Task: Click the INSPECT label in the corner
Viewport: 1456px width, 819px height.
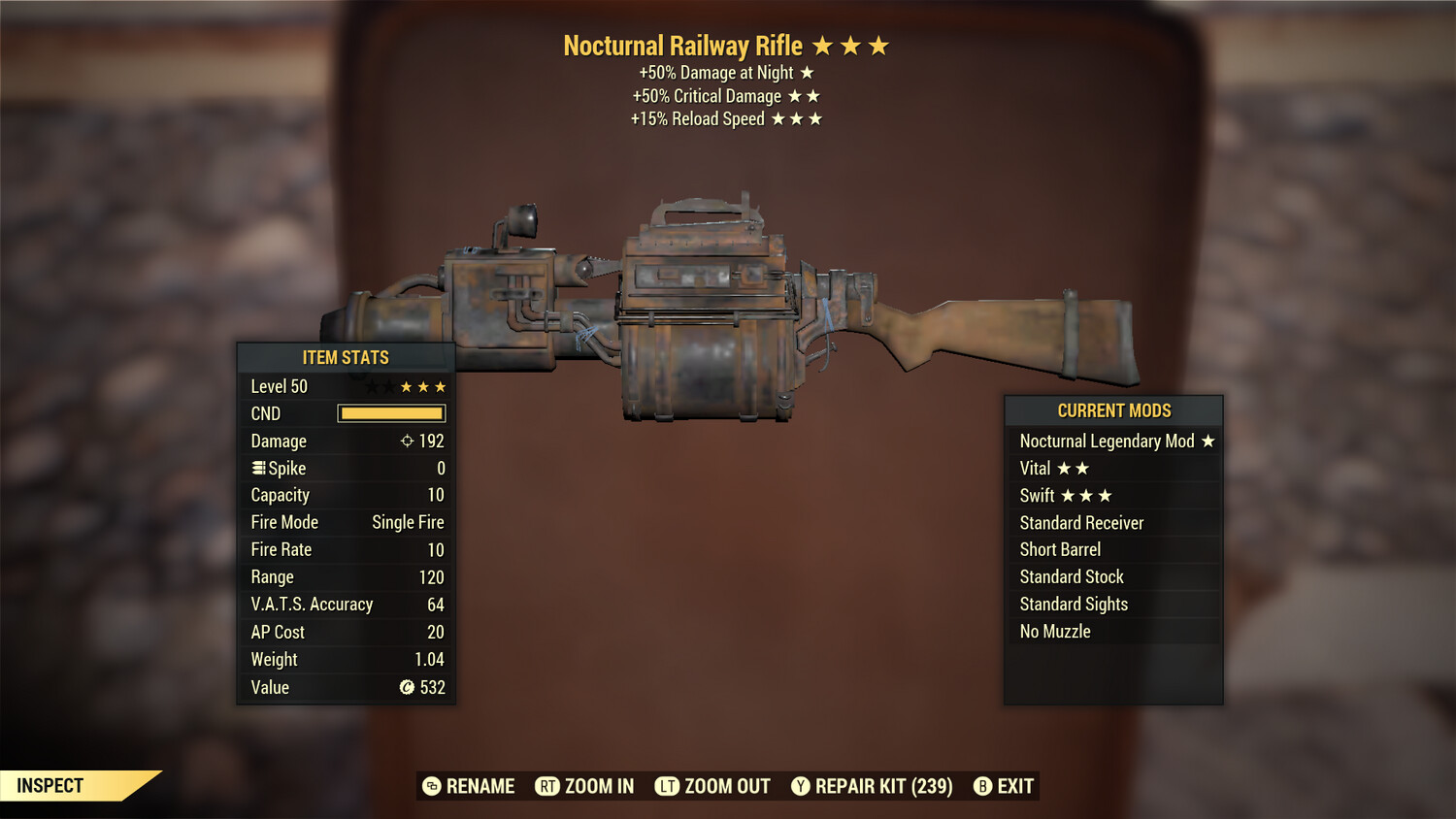Action: (50, 786)
